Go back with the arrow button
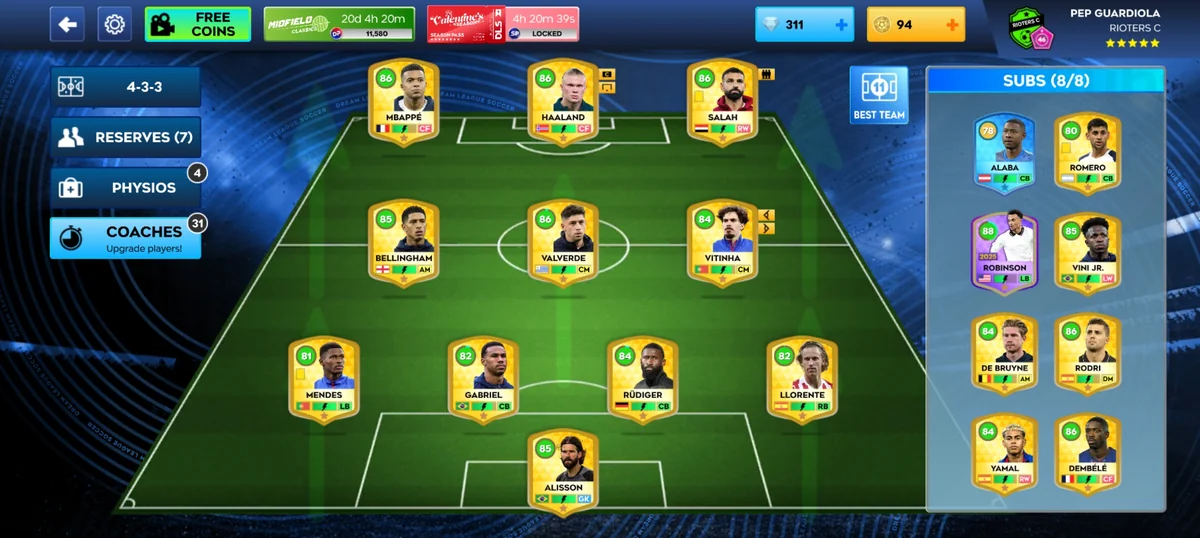Image resolution: width=1200 pixels, height=538 pixels. pyautogui.click(x=67, y=24)
